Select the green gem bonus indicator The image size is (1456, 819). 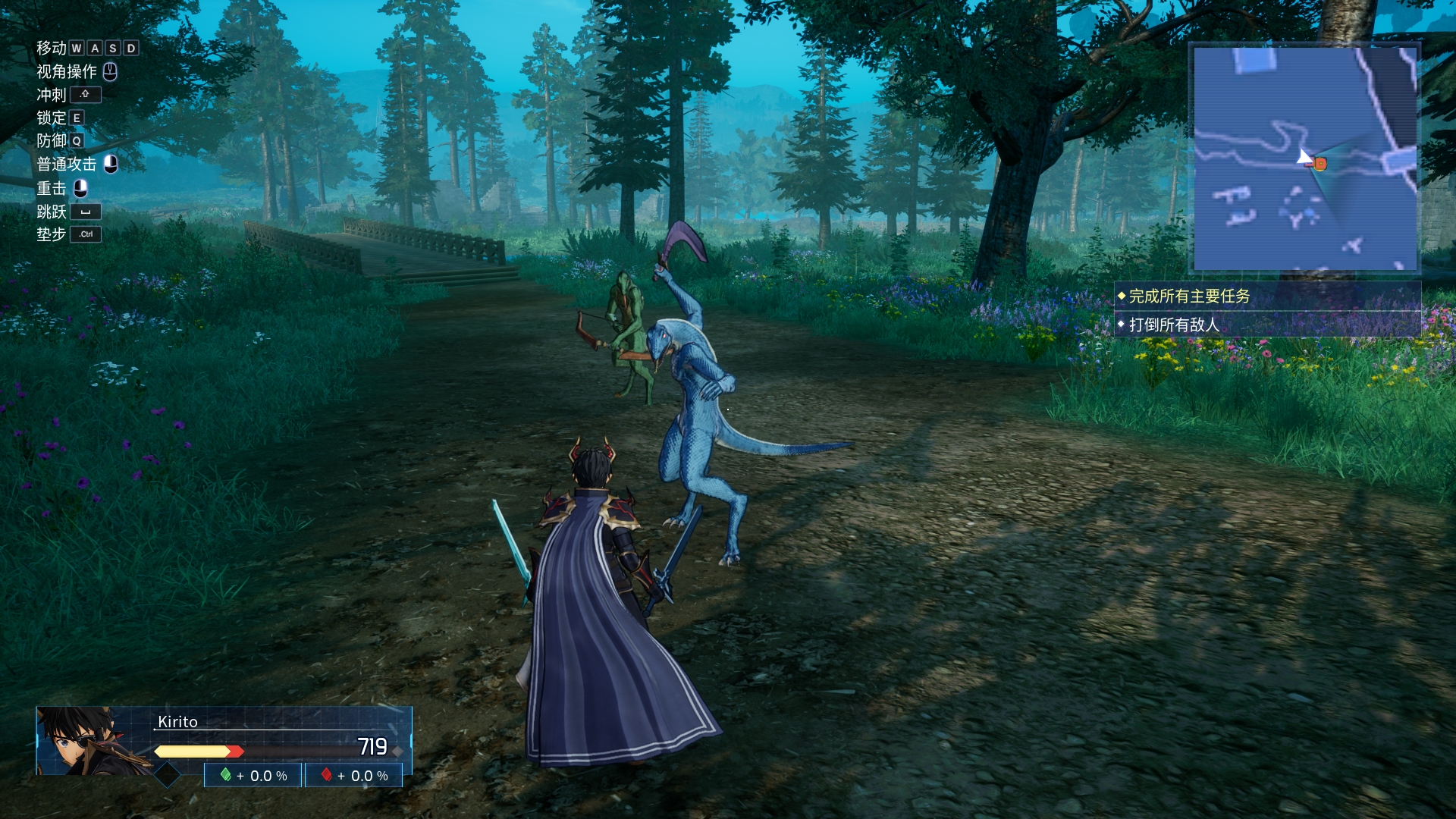[253, 776]
